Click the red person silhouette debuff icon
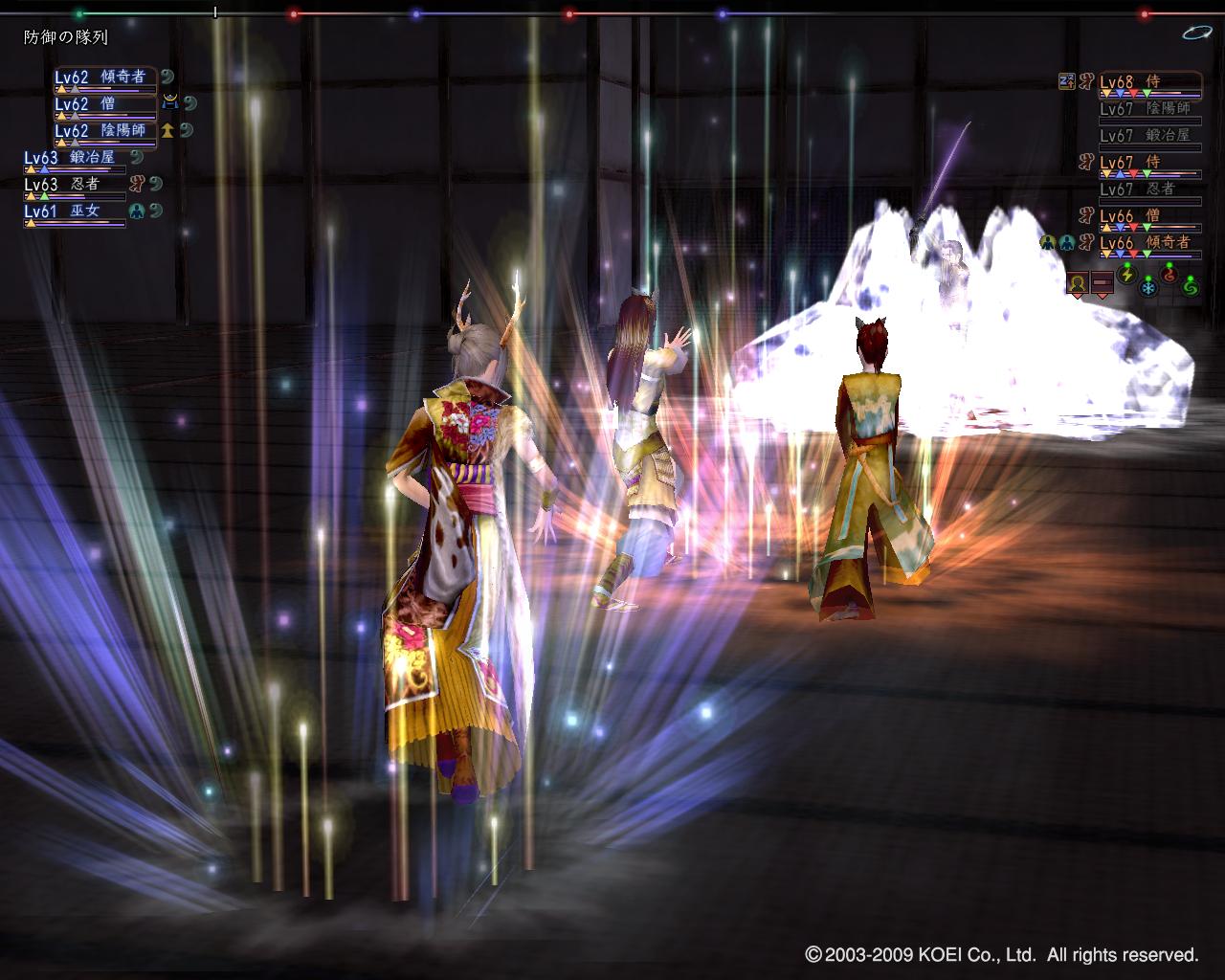The image size is (1225, 980). click(1078, 283)
